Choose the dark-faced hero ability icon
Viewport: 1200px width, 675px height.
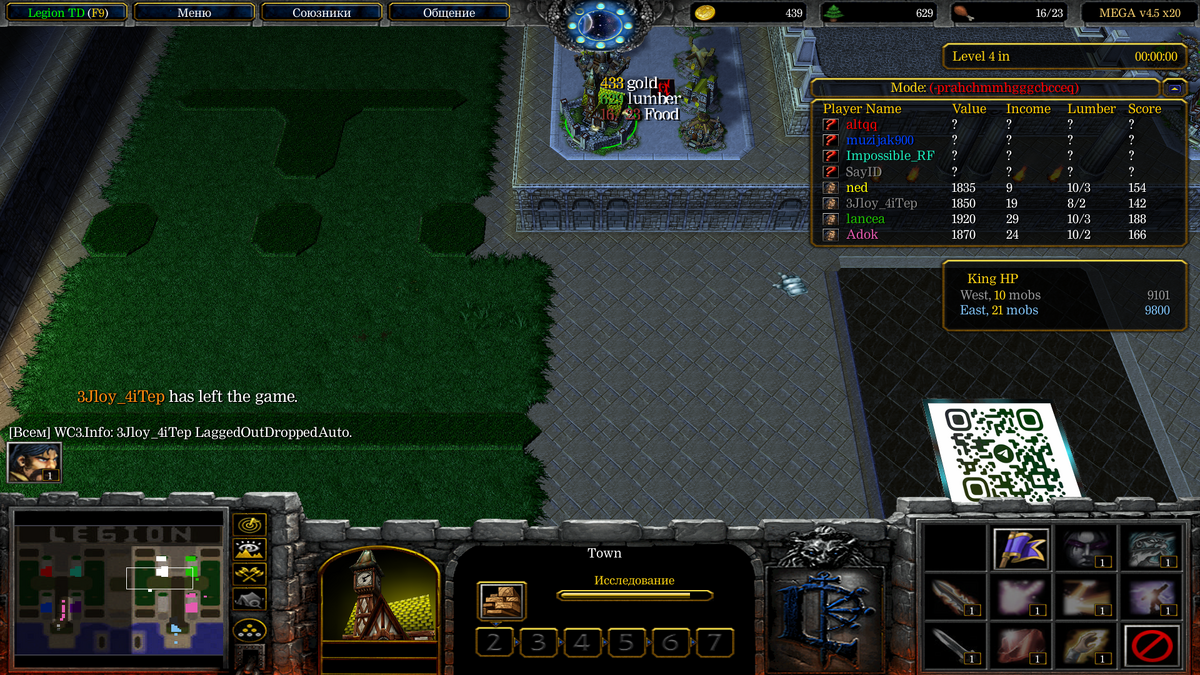point(1086,548)
